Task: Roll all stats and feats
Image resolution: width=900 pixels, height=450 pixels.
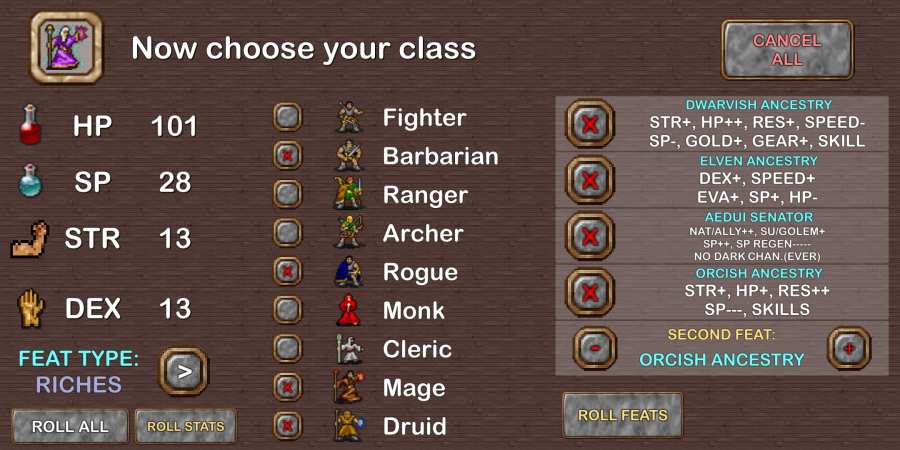Action: [70, 426]
